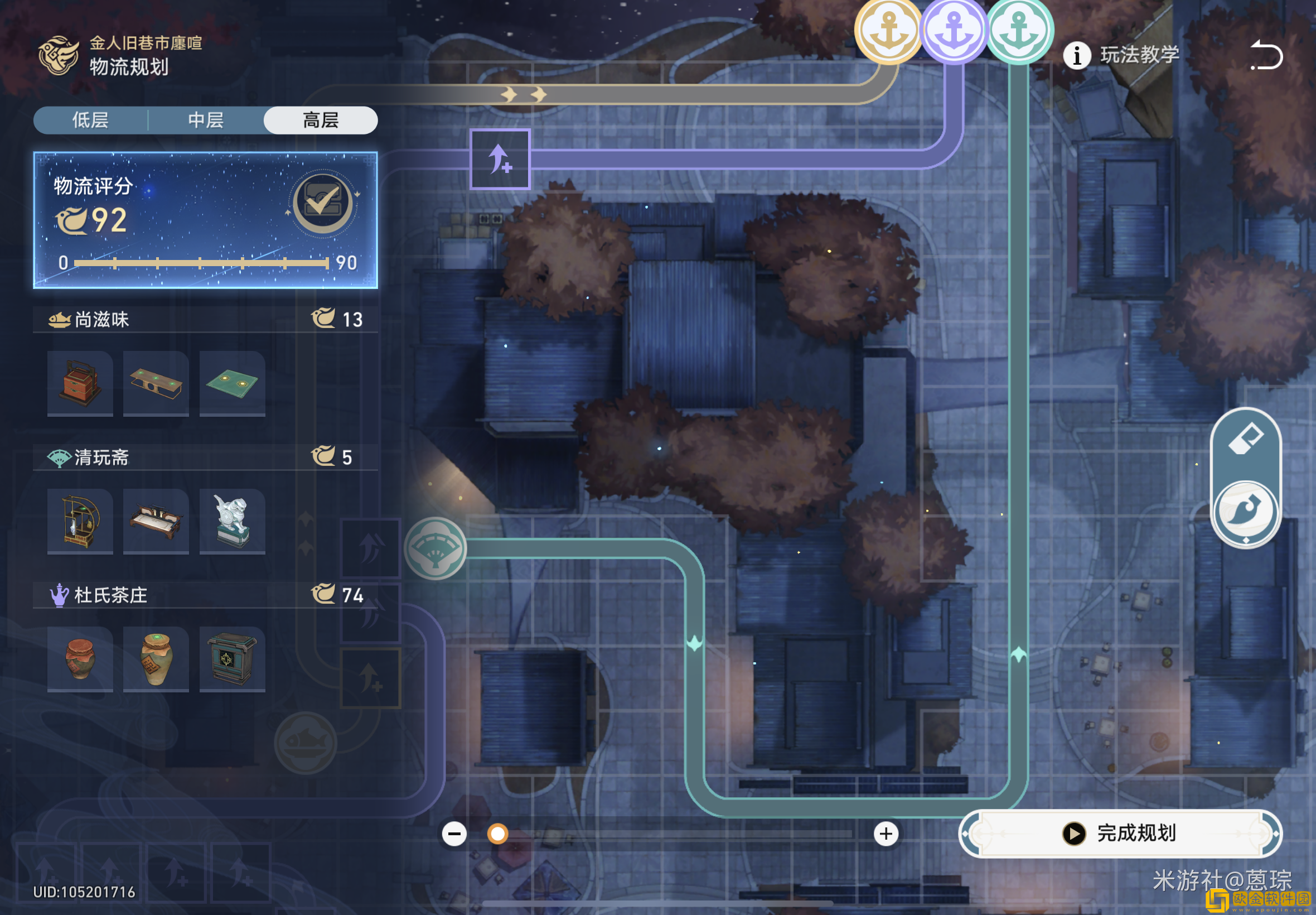The width and height of the screenshot is (1316, 915).
Task: Pick the red food box item
Action: 80,383
